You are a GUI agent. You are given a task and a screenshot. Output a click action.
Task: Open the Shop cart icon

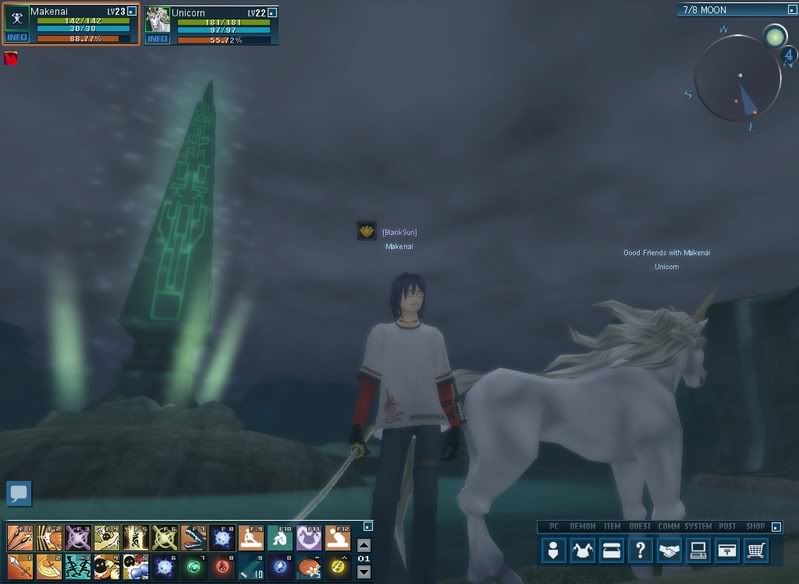(757, 549)
